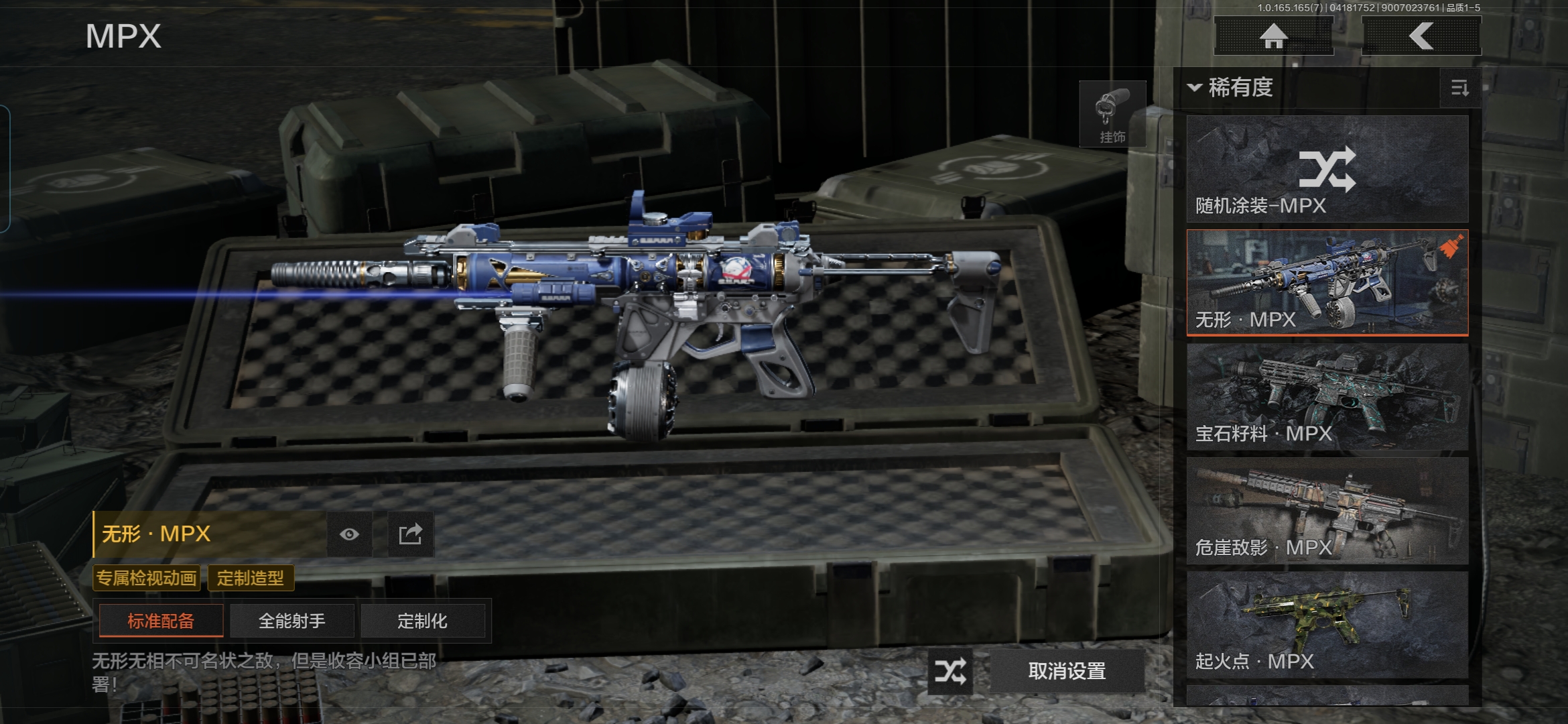Open the 挂饰 charm menu
Viewport: 1568px width, 724px height.
click(x=1112, y=115)
